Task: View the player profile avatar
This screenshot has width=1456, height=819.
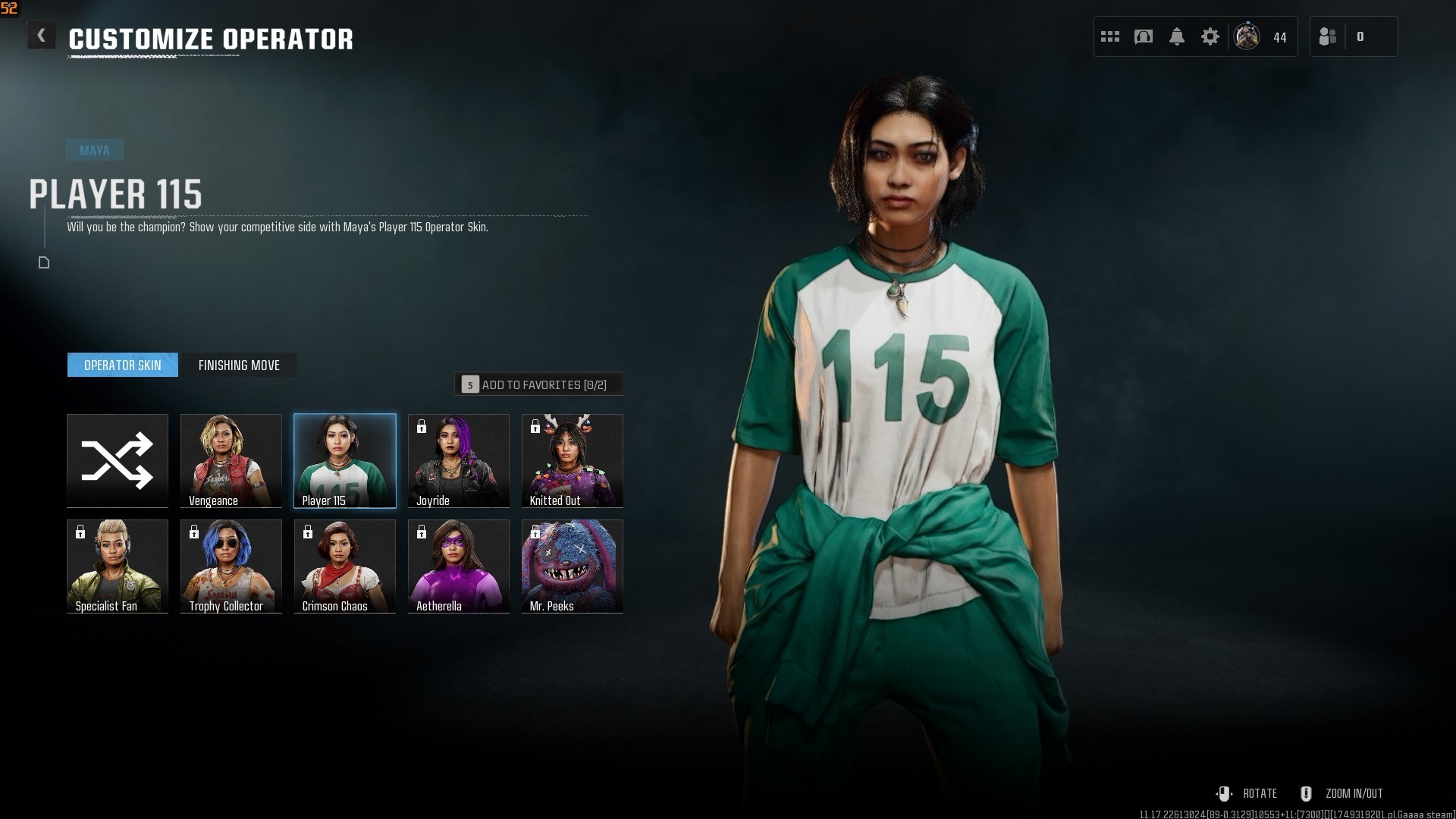Action: pos(1247,36)
